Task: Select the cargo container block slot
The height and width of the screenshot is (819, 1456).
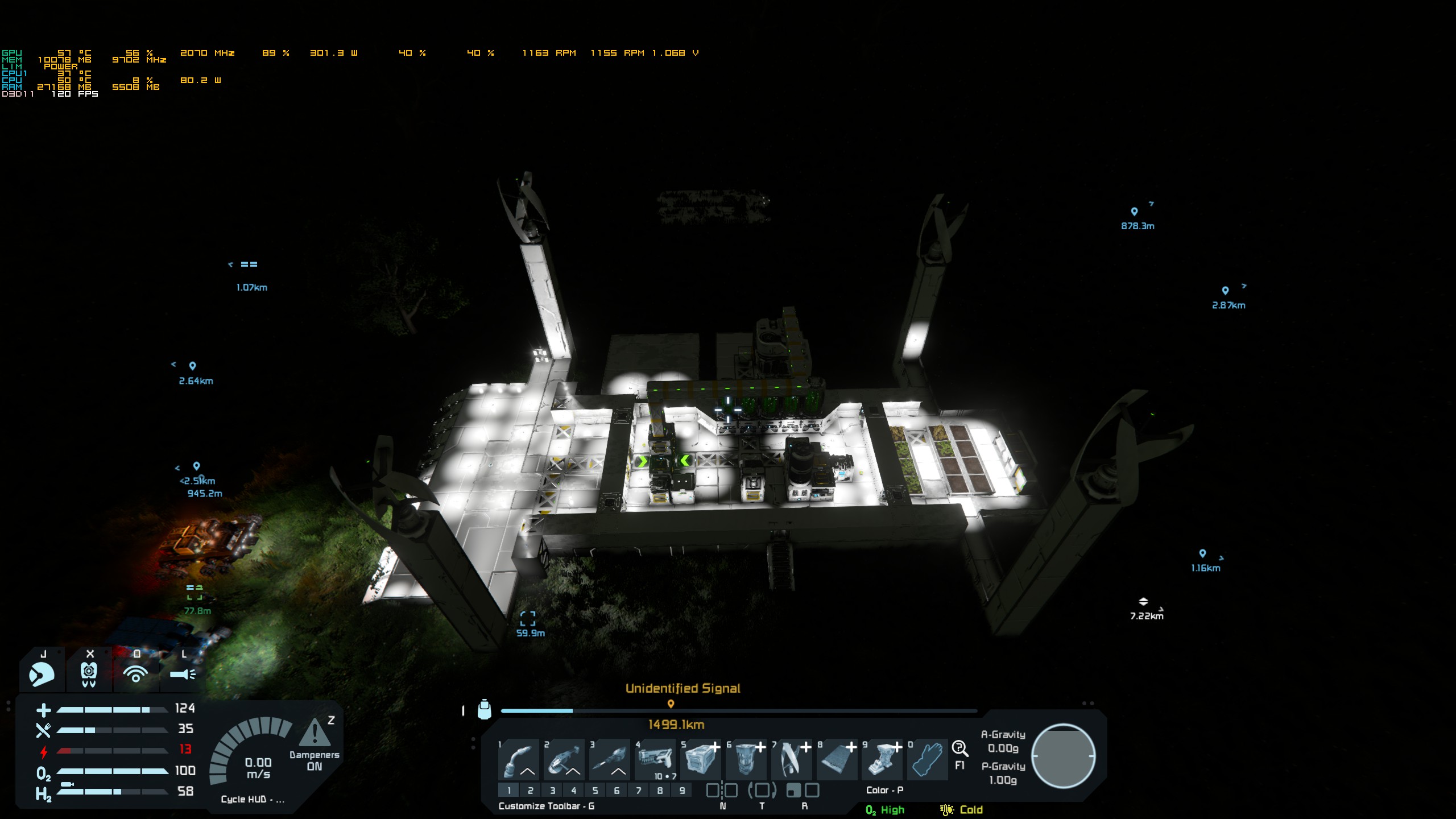Action: [700, 760]
